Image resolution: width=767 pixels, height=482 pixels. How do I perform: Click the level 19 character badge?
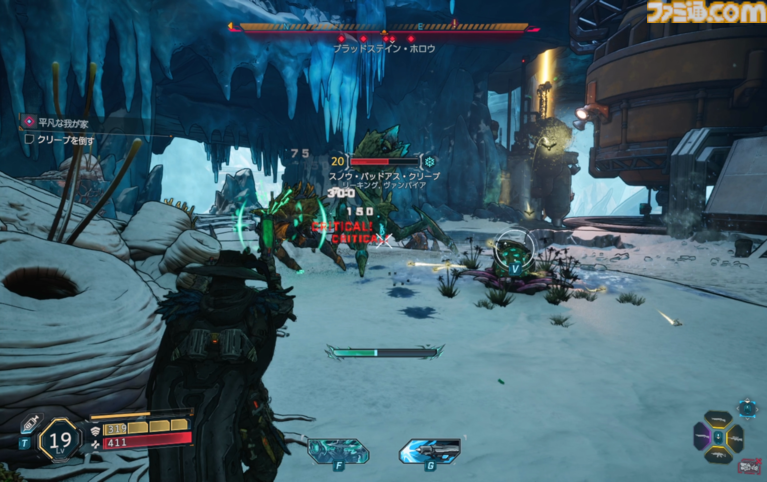(x=60, y=438)
